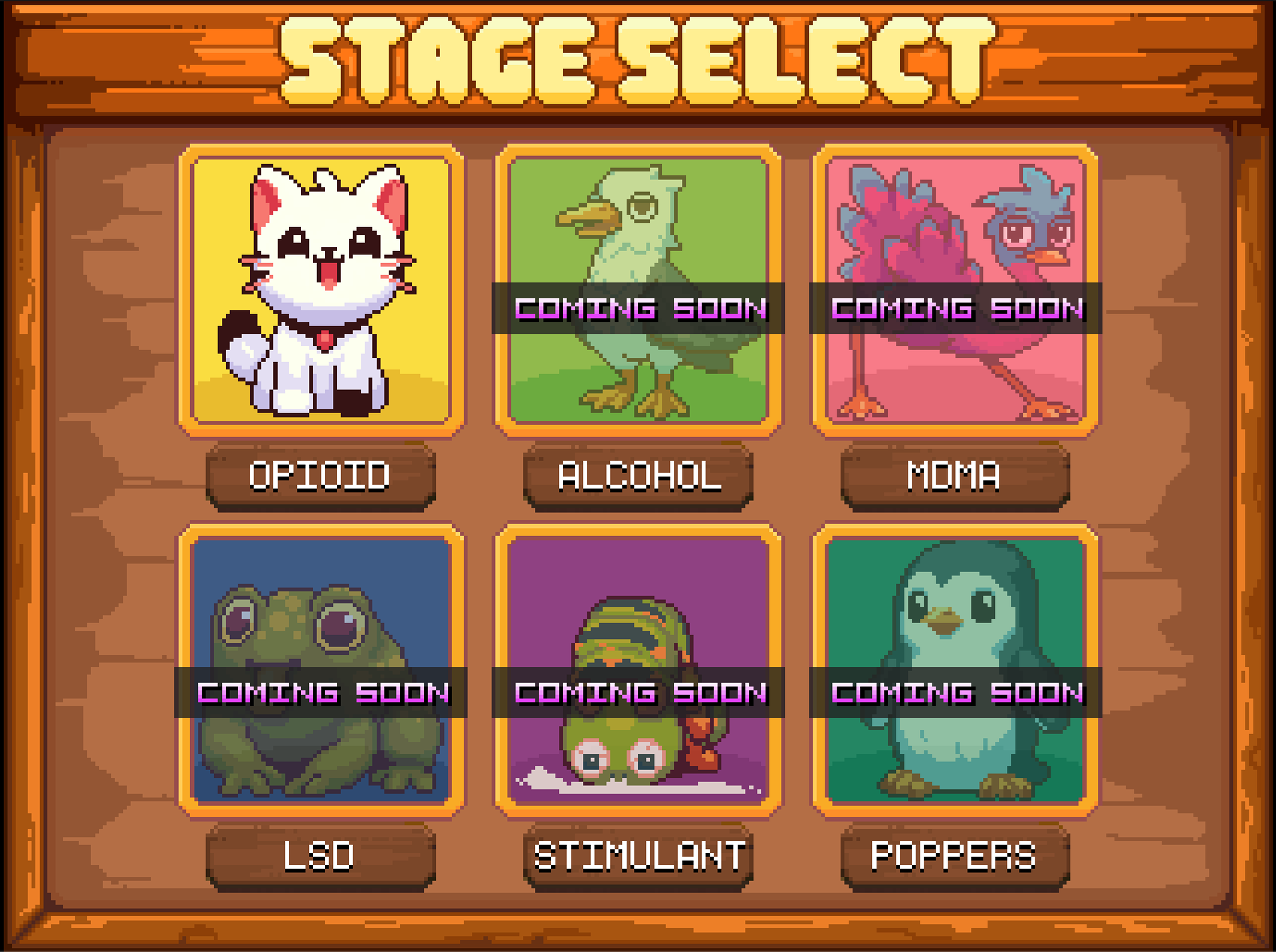
Task: Click the POPPERS label button
Action: pyautogui.click(x=955, y=856)
